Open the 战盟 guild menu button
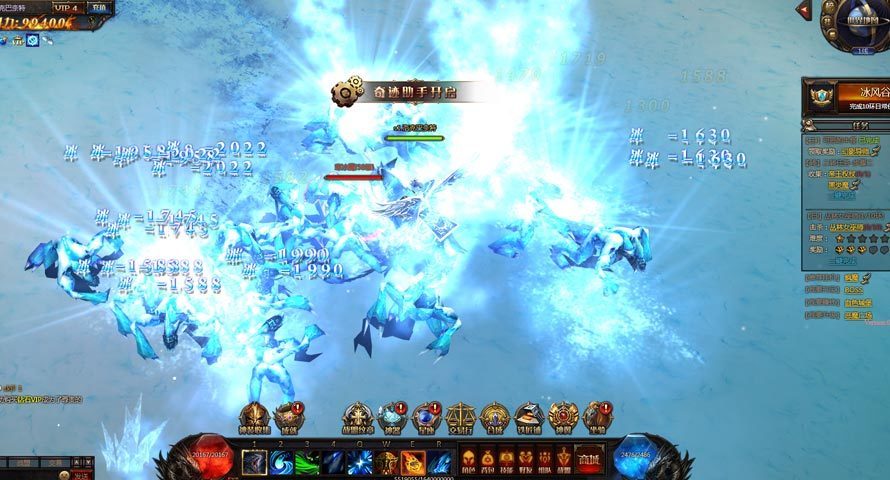Image resolution: width=890 pixels, height=480 pixels. [x=563, y=462]
